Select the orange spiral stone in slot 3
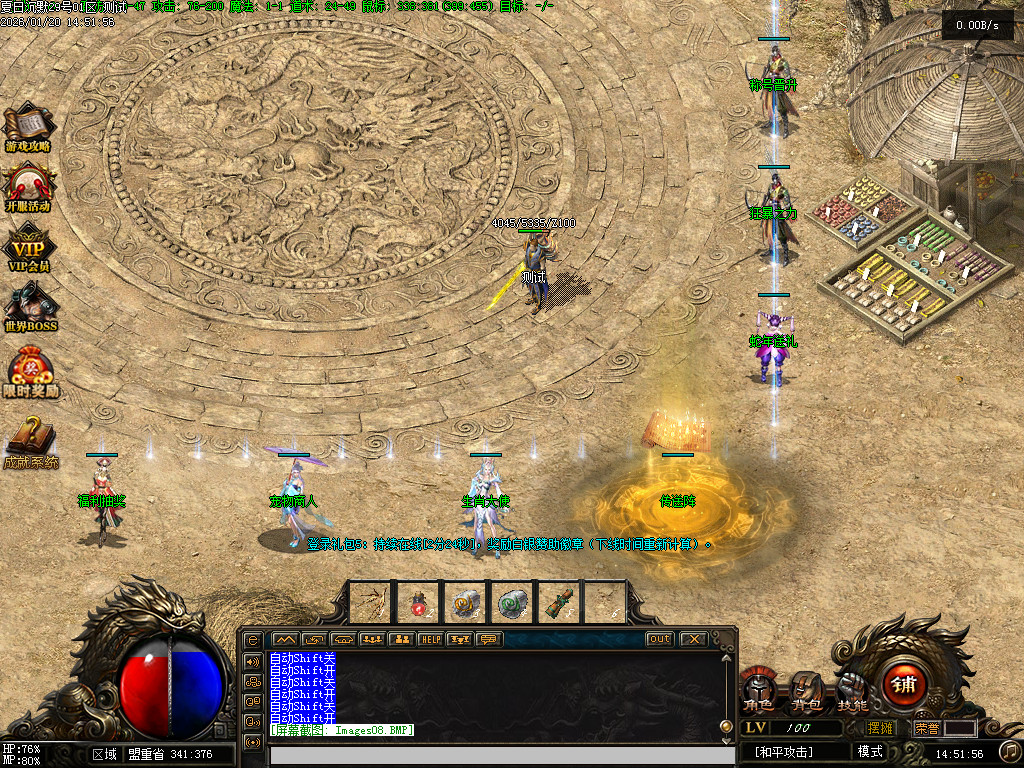This screenshot has width=1024, height=768. [x=465, y=602]
